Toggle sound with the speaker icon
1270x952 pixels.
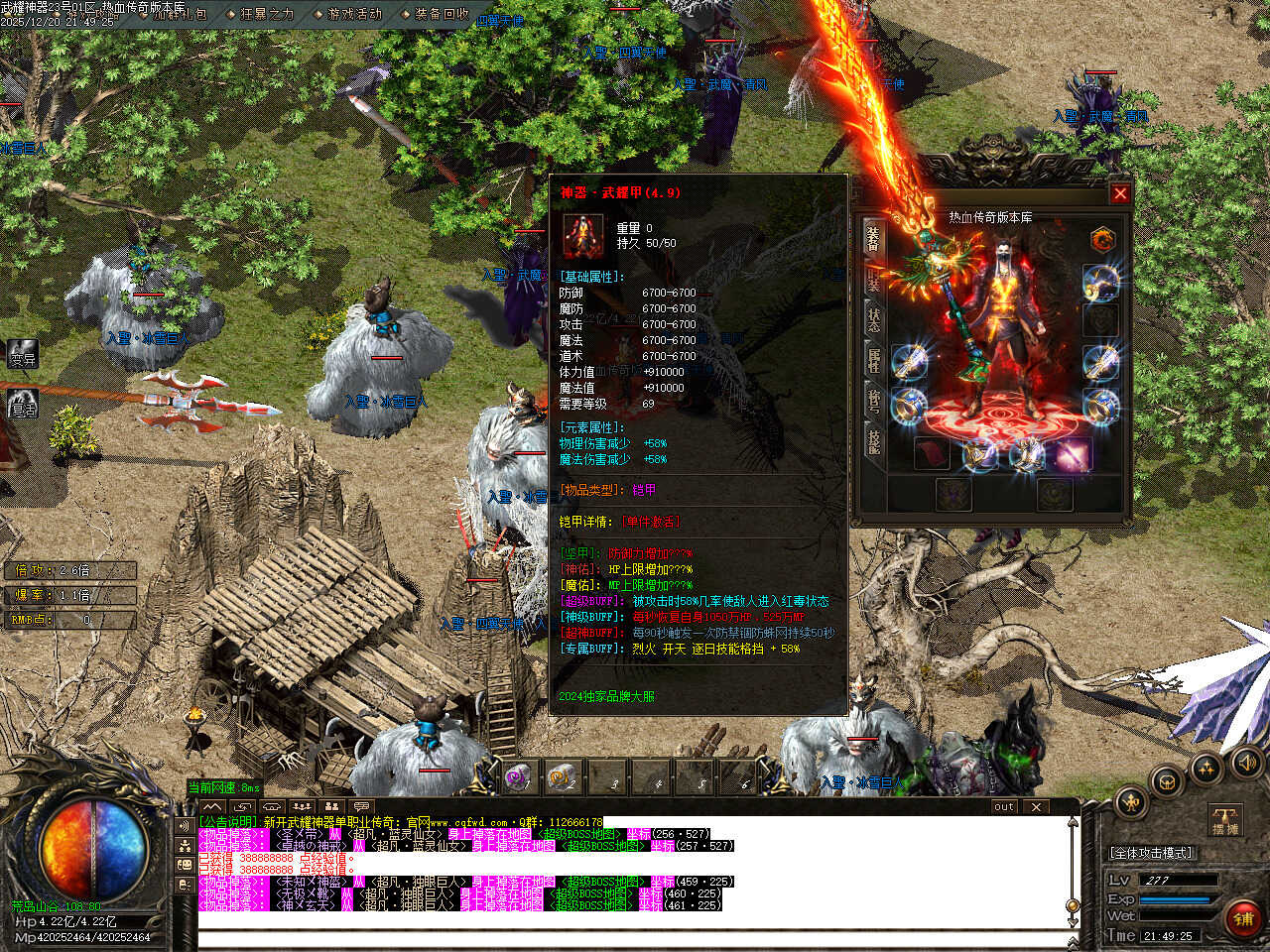coord(1245,762)
